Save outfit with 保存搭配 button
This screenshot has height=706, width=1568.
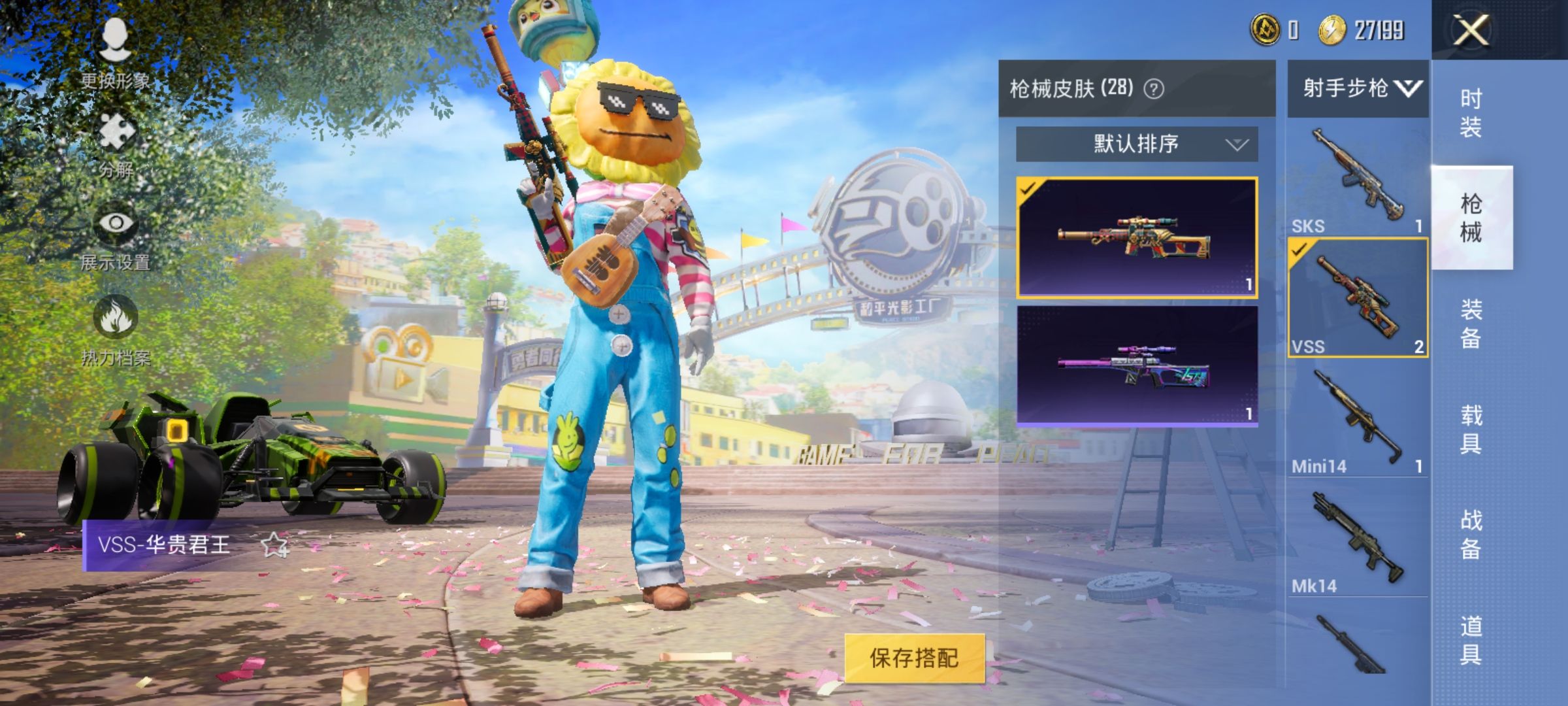point(914,658)
